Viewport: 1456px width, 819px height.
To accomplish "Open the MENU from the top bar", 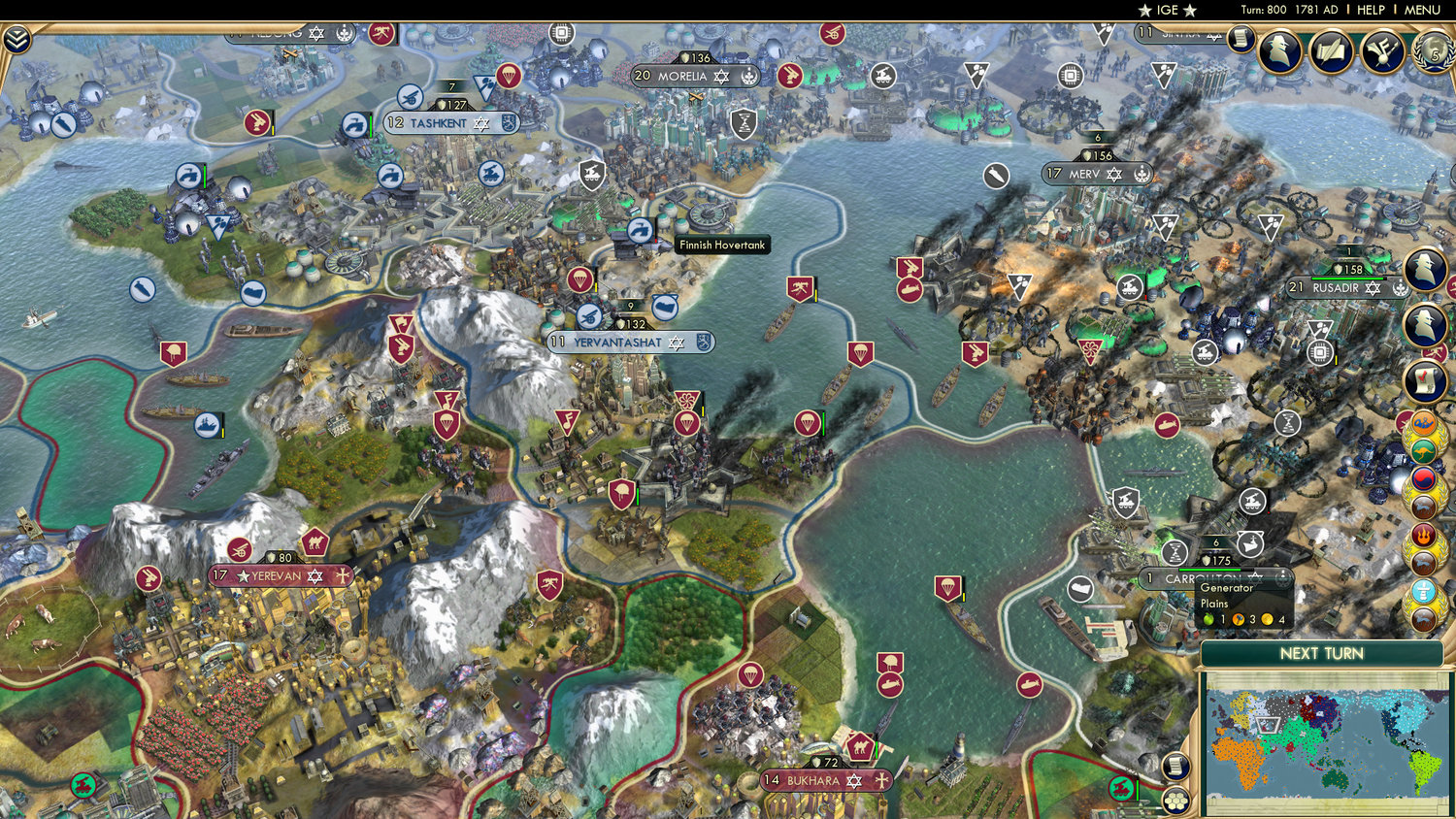I will point(1423,10).
